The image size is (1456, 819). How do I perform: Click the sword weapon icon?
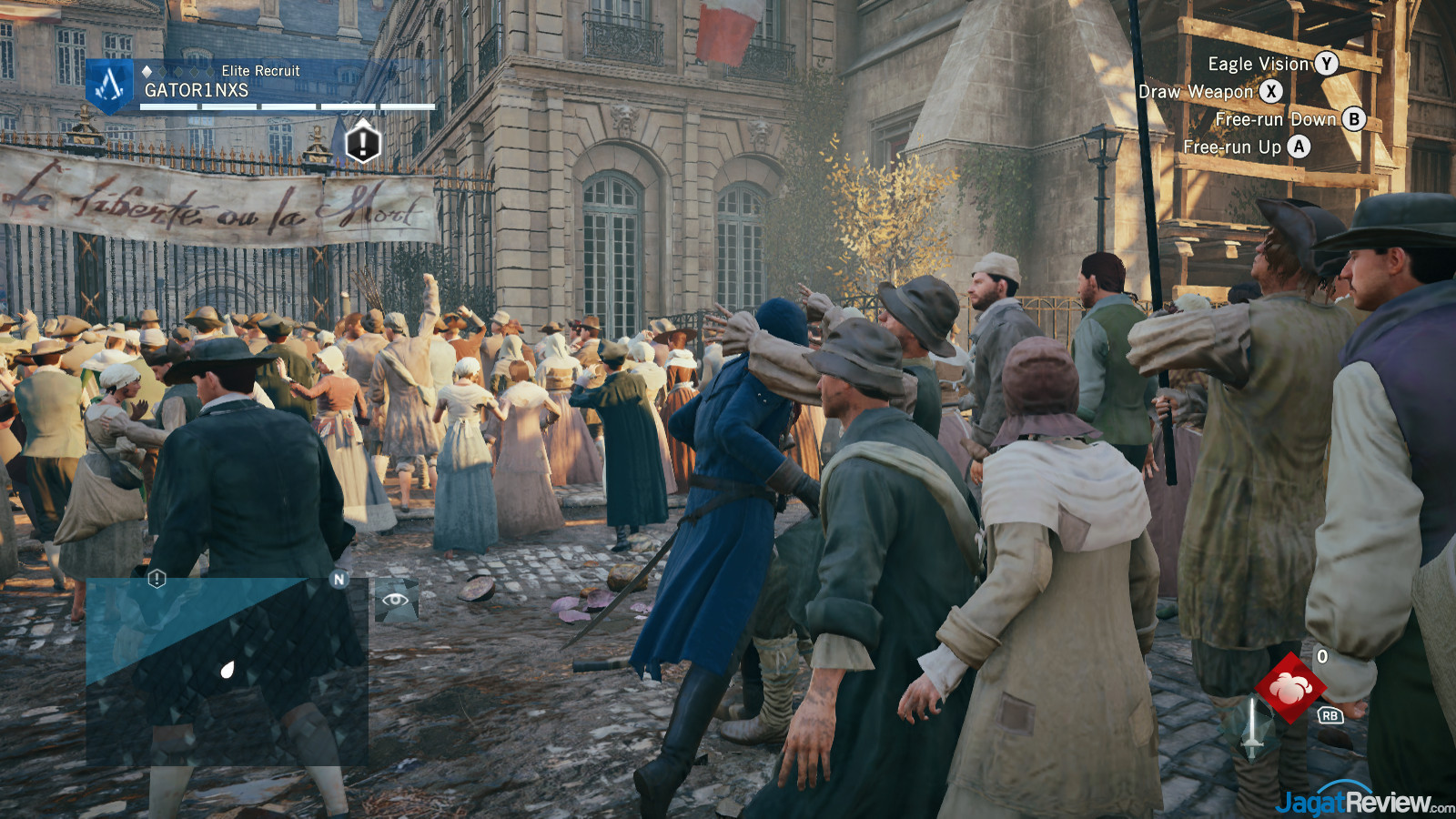tap(1253, 728)
